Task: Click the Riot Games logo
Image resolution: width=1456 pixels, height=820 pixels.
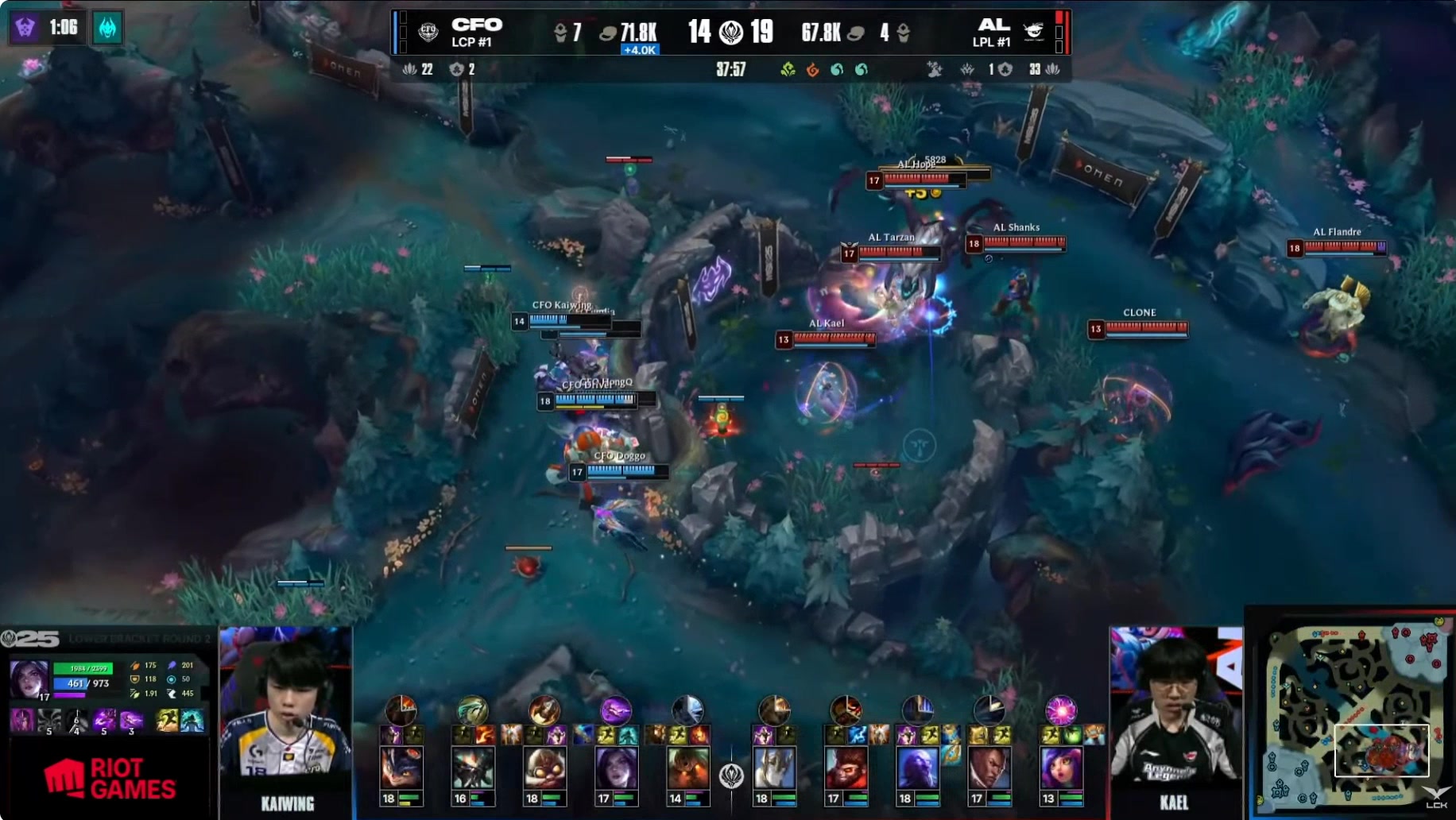Action: pyautogui.click(x=110, y=779)
